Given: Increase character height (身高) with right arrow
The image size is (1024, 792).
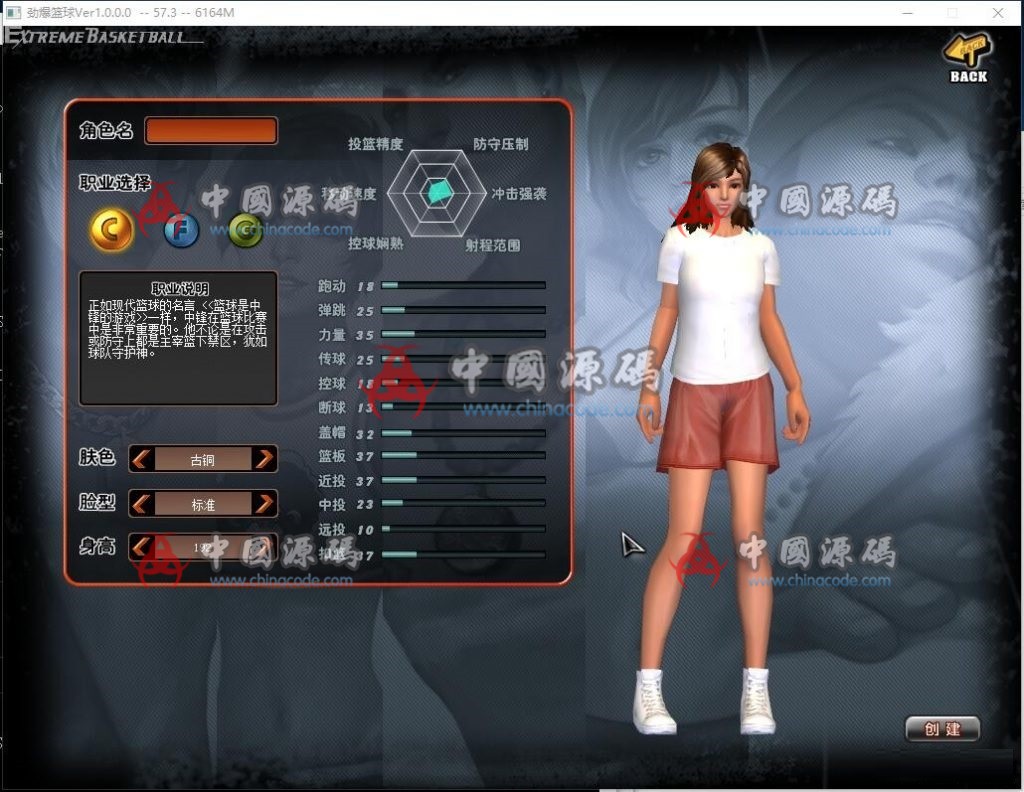Looking at the screenshot, I should [264, 547].
